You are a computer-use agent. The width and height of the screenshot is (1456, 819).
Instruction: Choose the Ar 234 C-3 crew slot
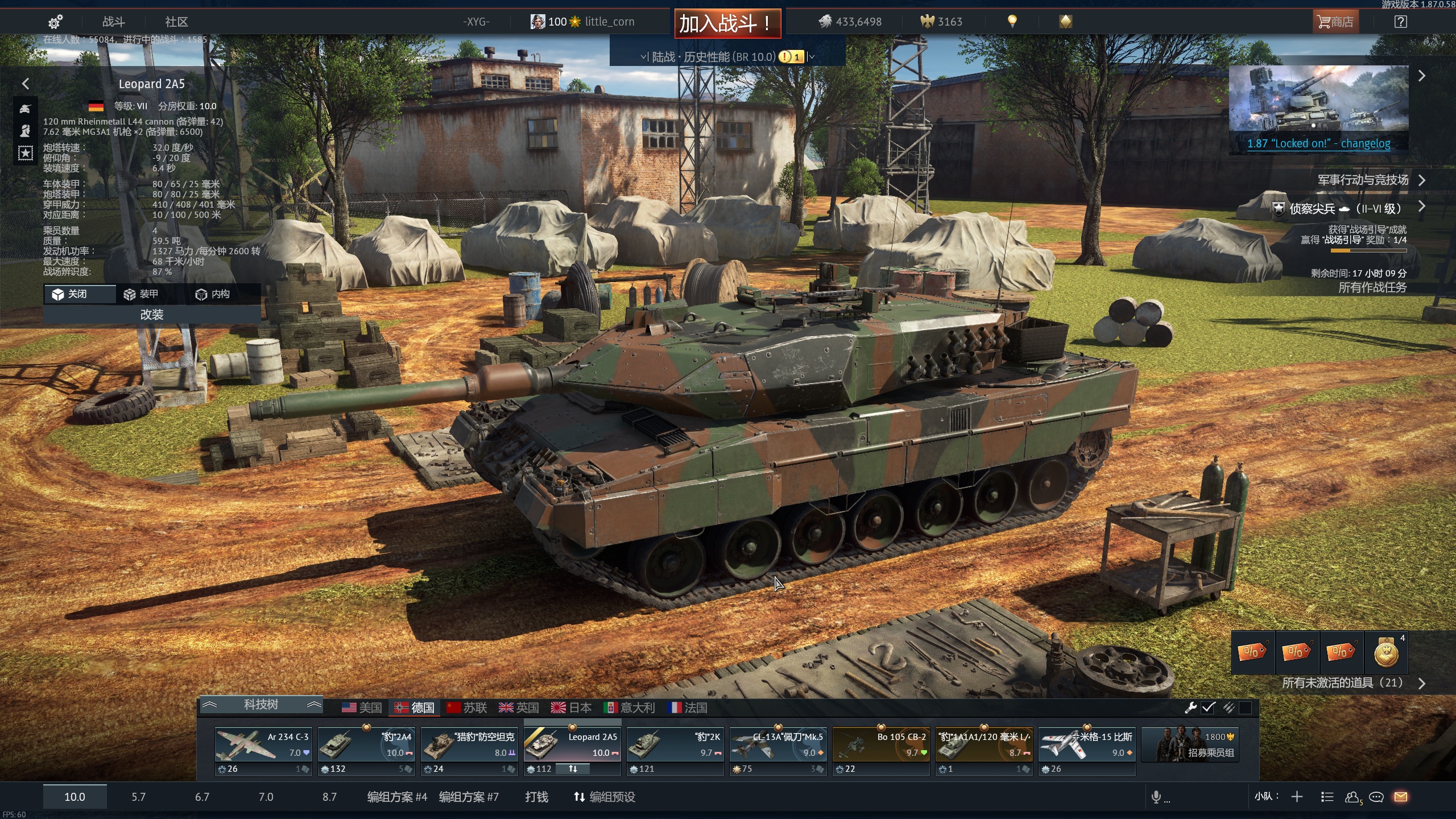(x=263, y=745)
